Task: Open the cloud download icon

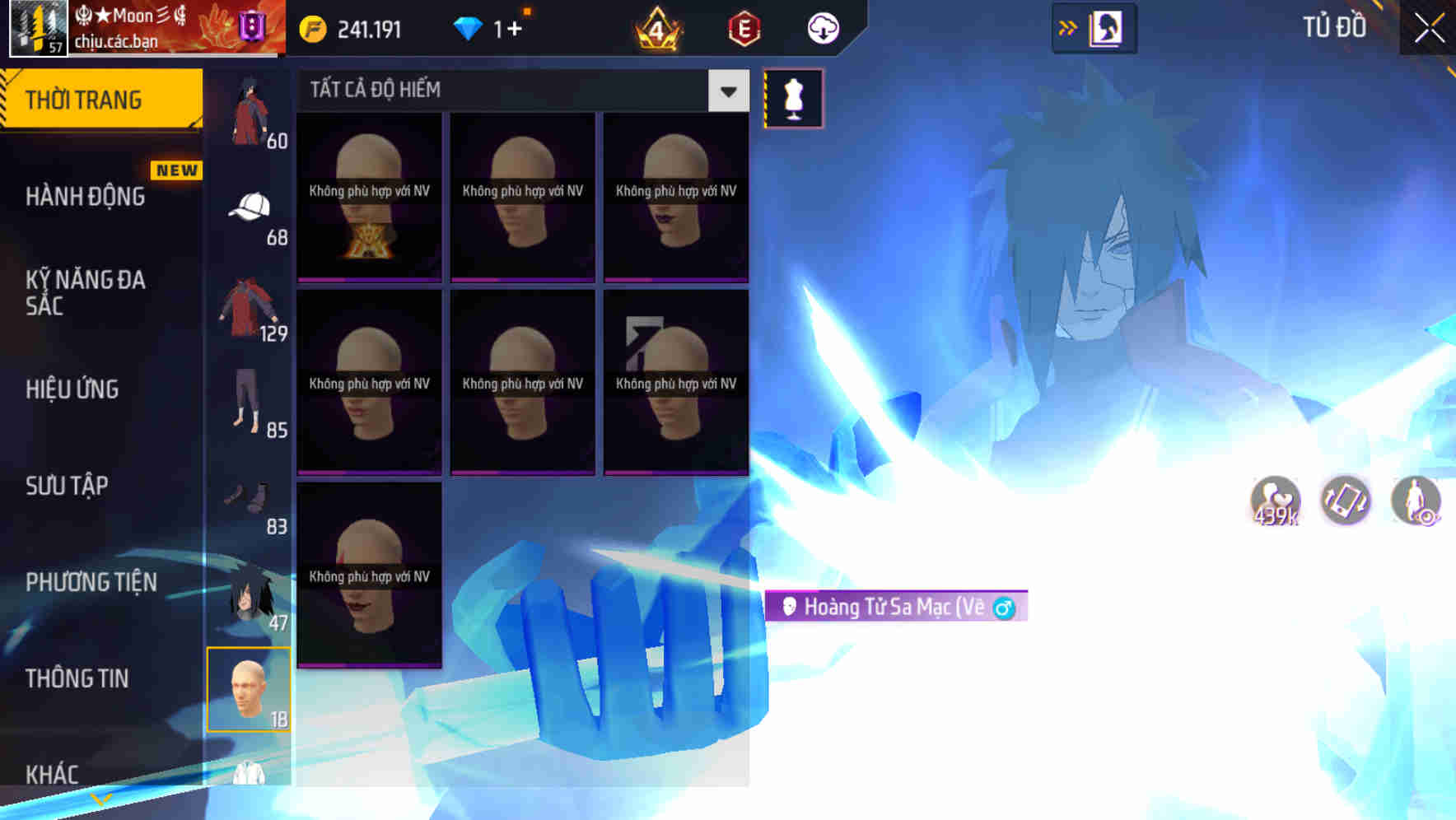Action: [824, 27]
